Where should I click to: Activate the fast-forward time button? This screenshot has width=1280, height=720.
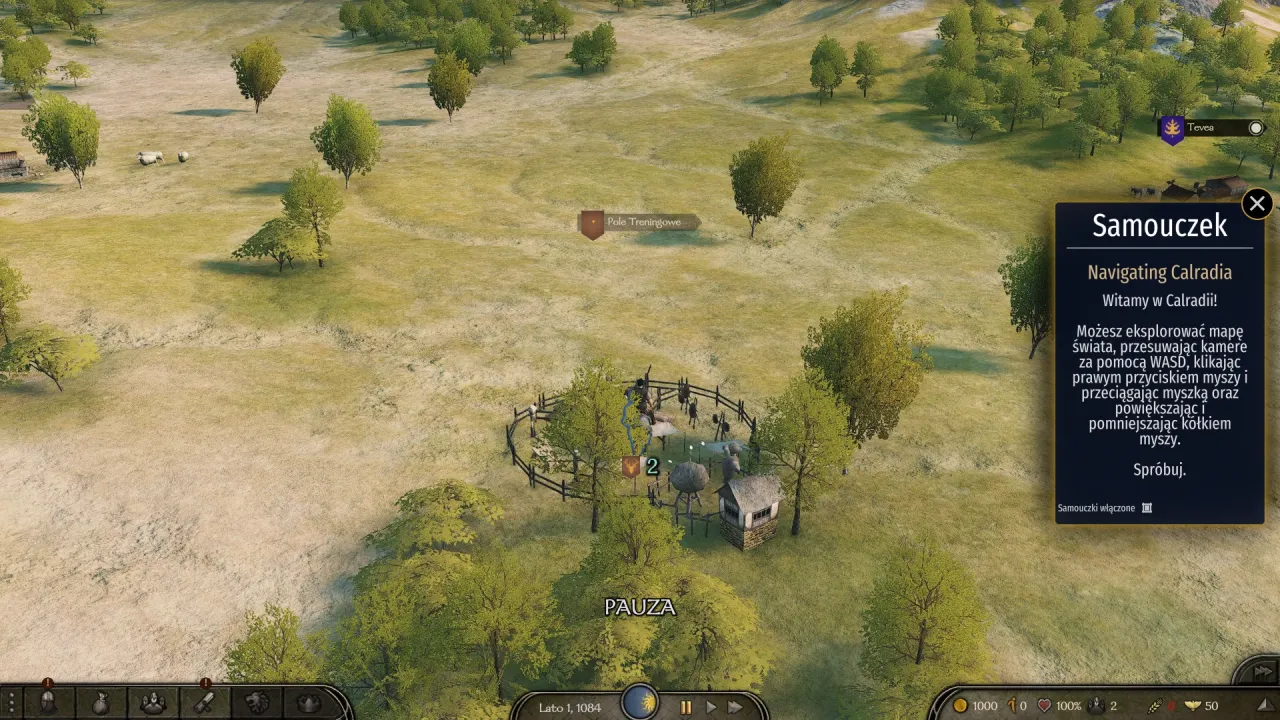pyautogui.click(x=736, y=707)
